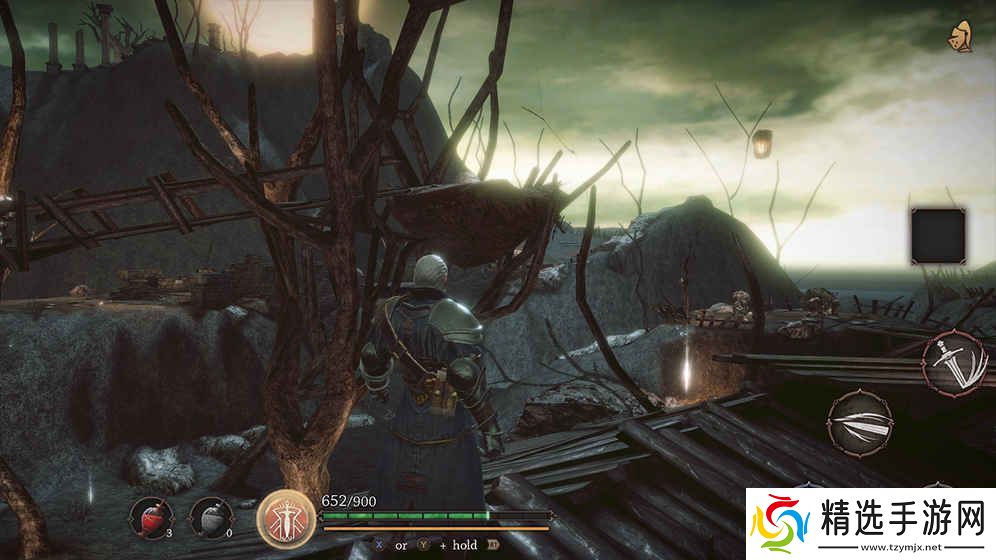
Task: Tap the round sword emblem icon
Action: click(283, 516)
